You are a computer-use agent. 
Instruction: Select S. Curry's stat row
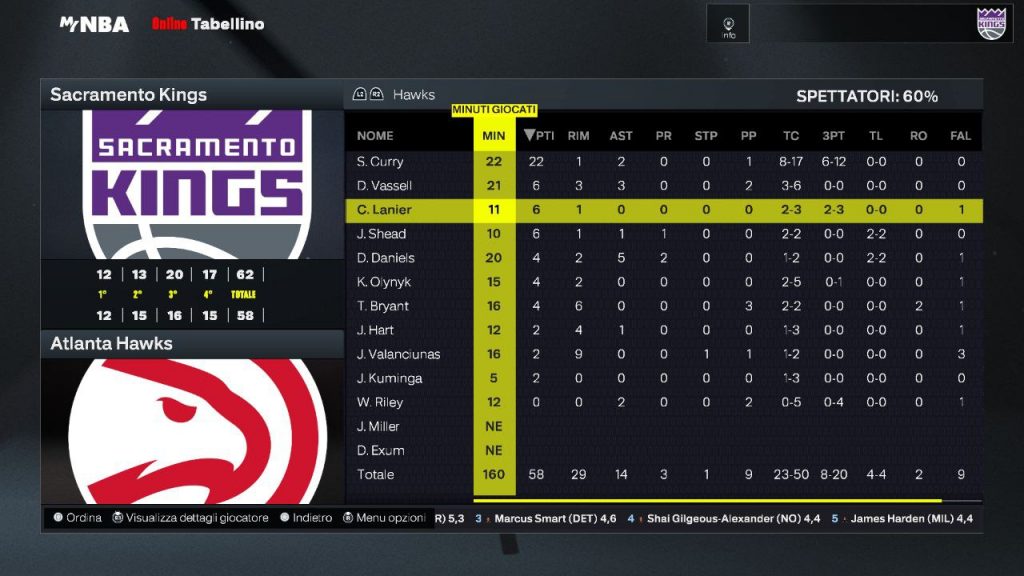pyautogui.click(x=380, y=162)
